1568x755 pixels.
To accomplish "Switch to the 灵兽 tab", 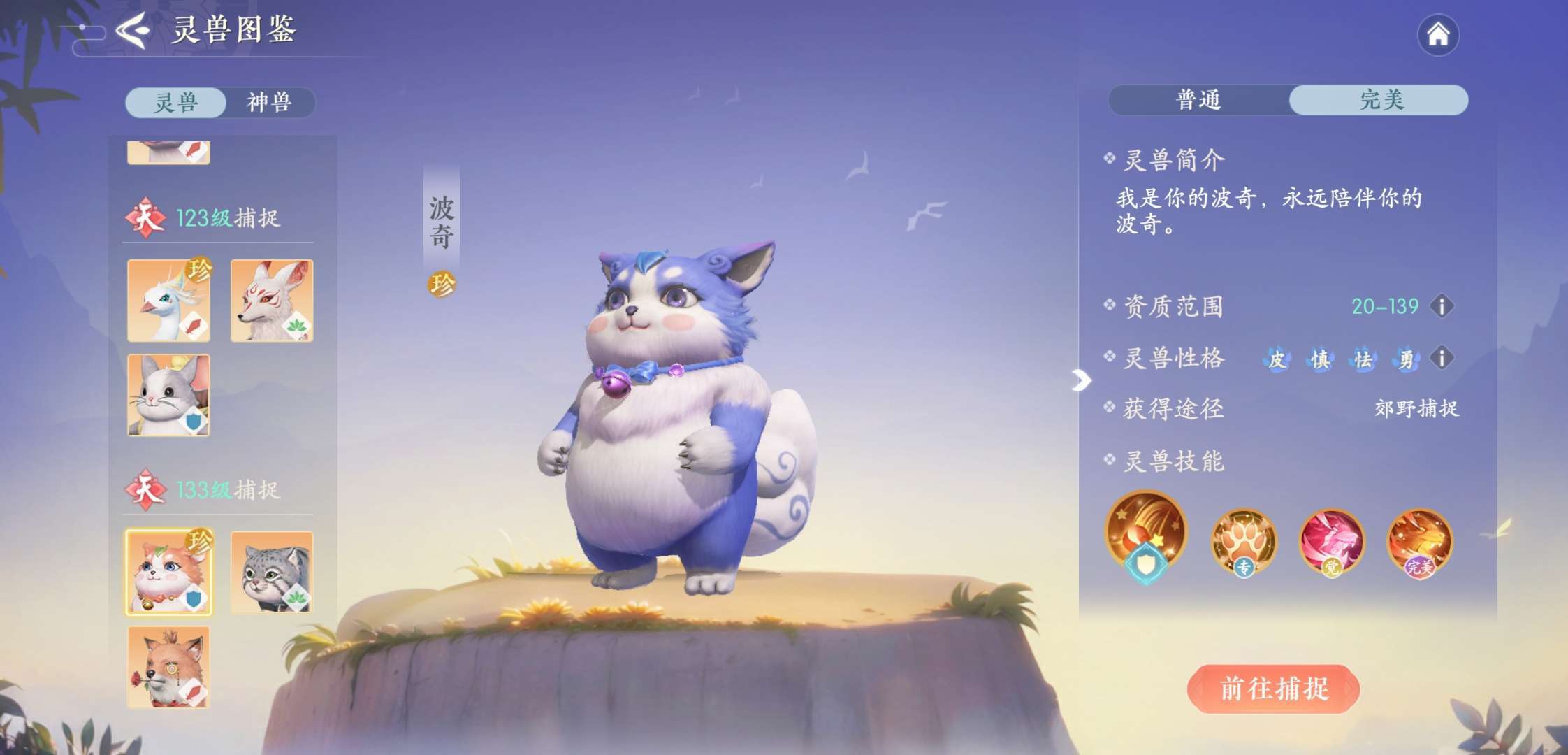I will [176, 103].
